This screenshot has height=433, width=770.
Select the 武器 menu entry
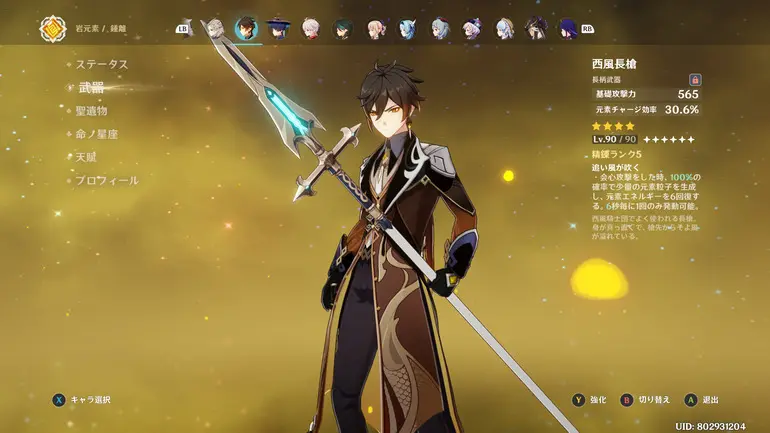point(92,88)
